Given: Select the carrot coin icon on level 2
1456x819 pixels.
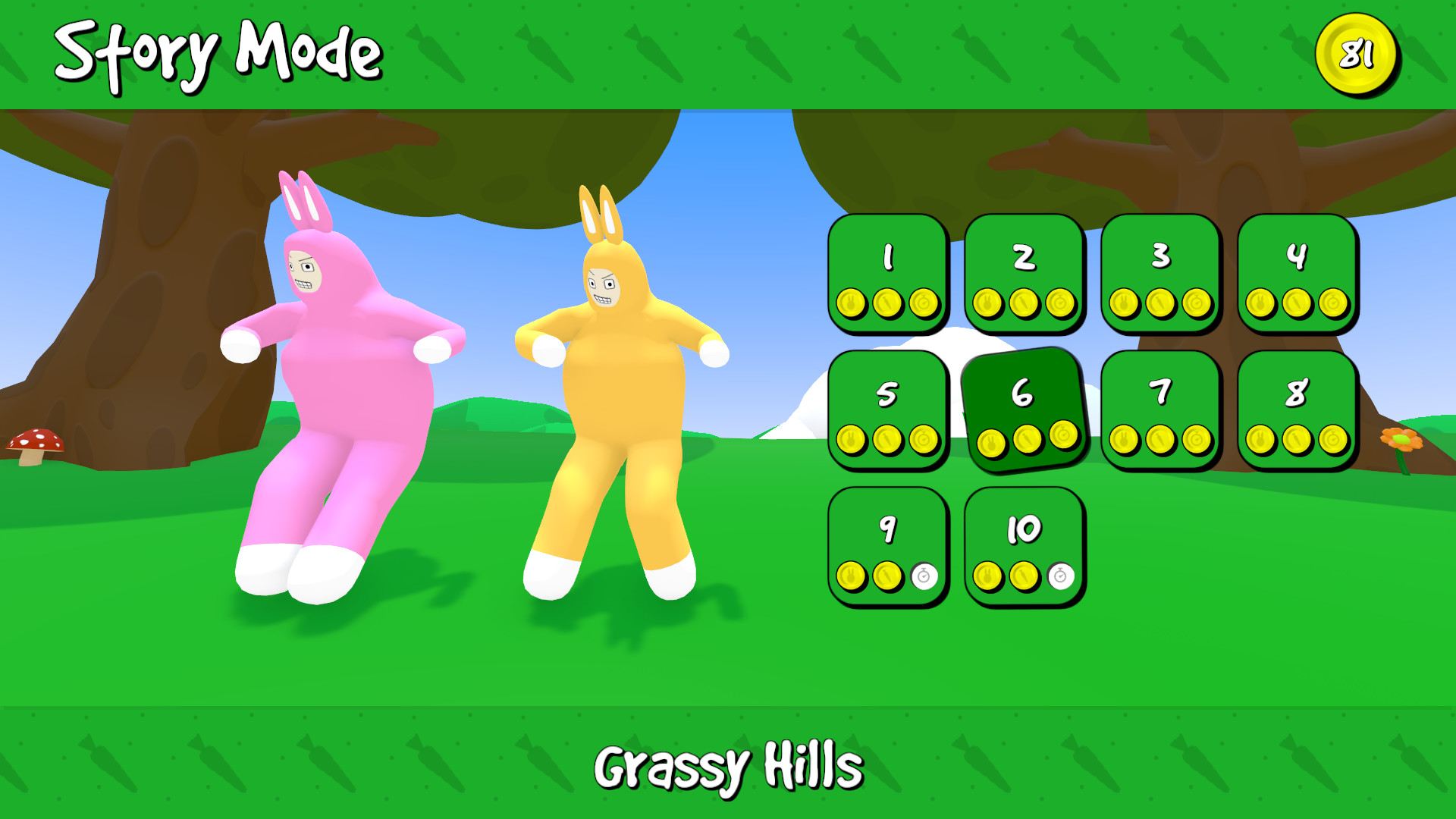Looking at the screenshot, I should click(1022, 300).
